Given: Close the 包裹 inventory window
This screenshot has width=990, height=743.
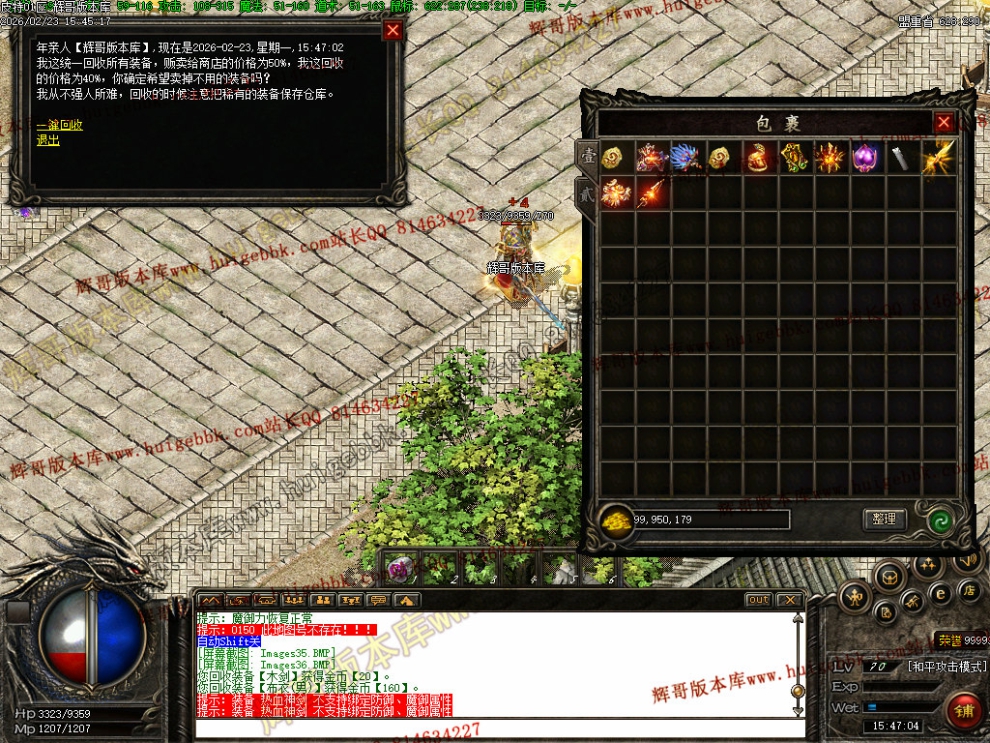Looking at the screenshot, I should click(944, 122).
